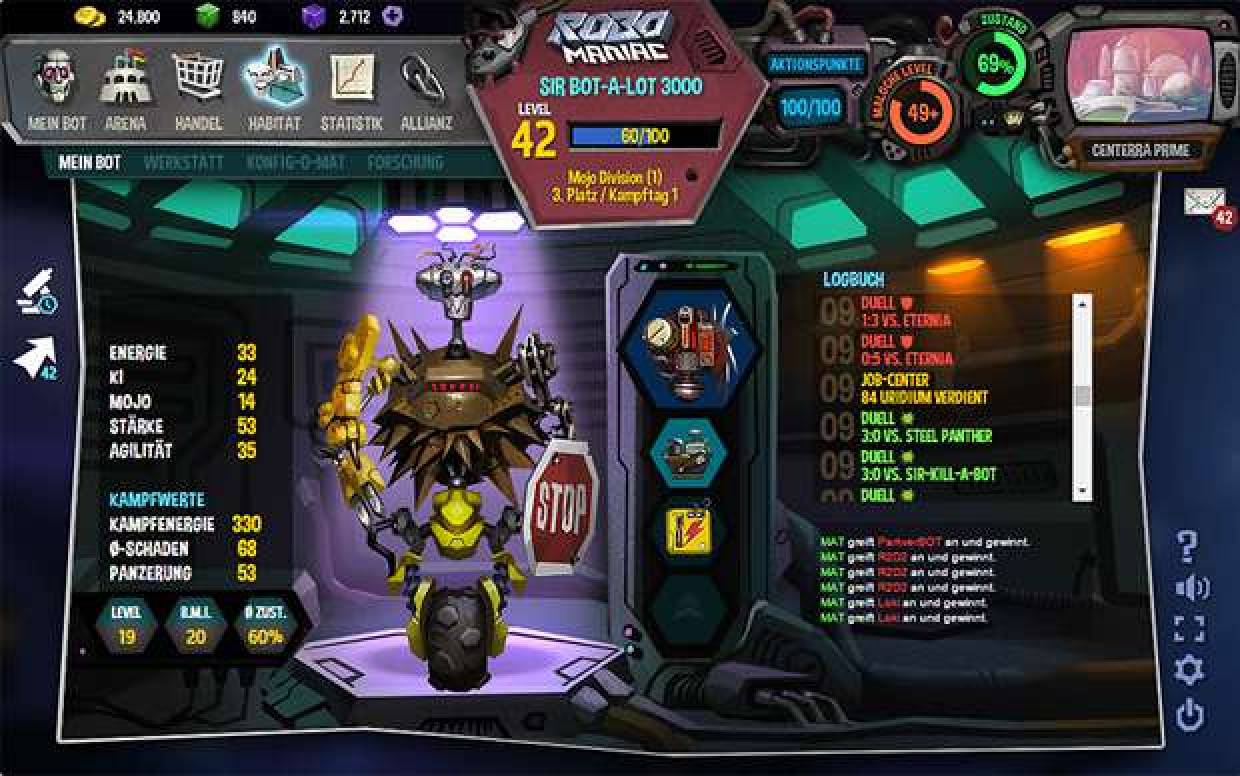Open the Forschung tab
The height and width of the screenshot is (776, 1240).
point(405,162)
